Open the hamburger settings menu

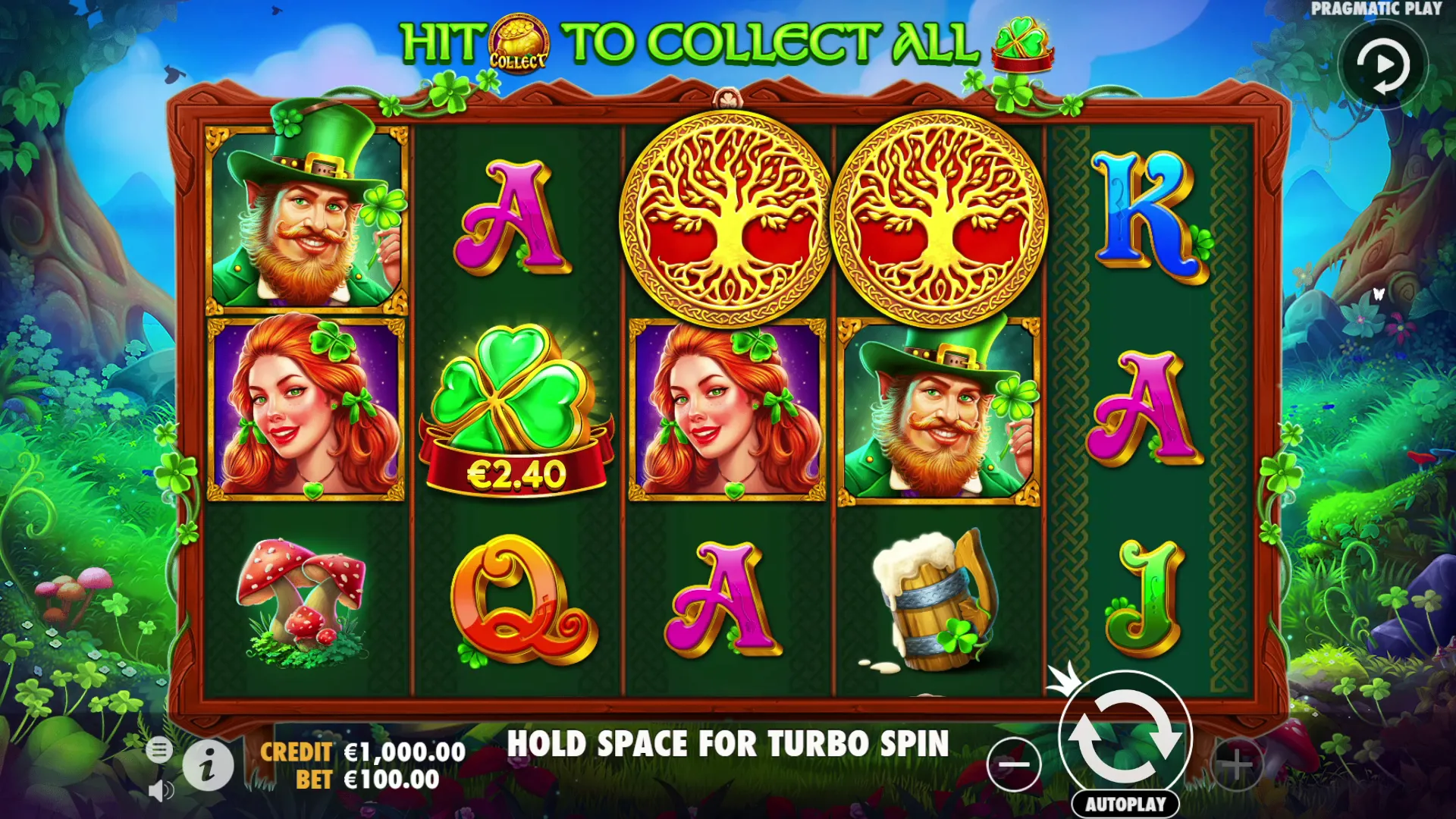pyautogui.click(x=159, y=750)
